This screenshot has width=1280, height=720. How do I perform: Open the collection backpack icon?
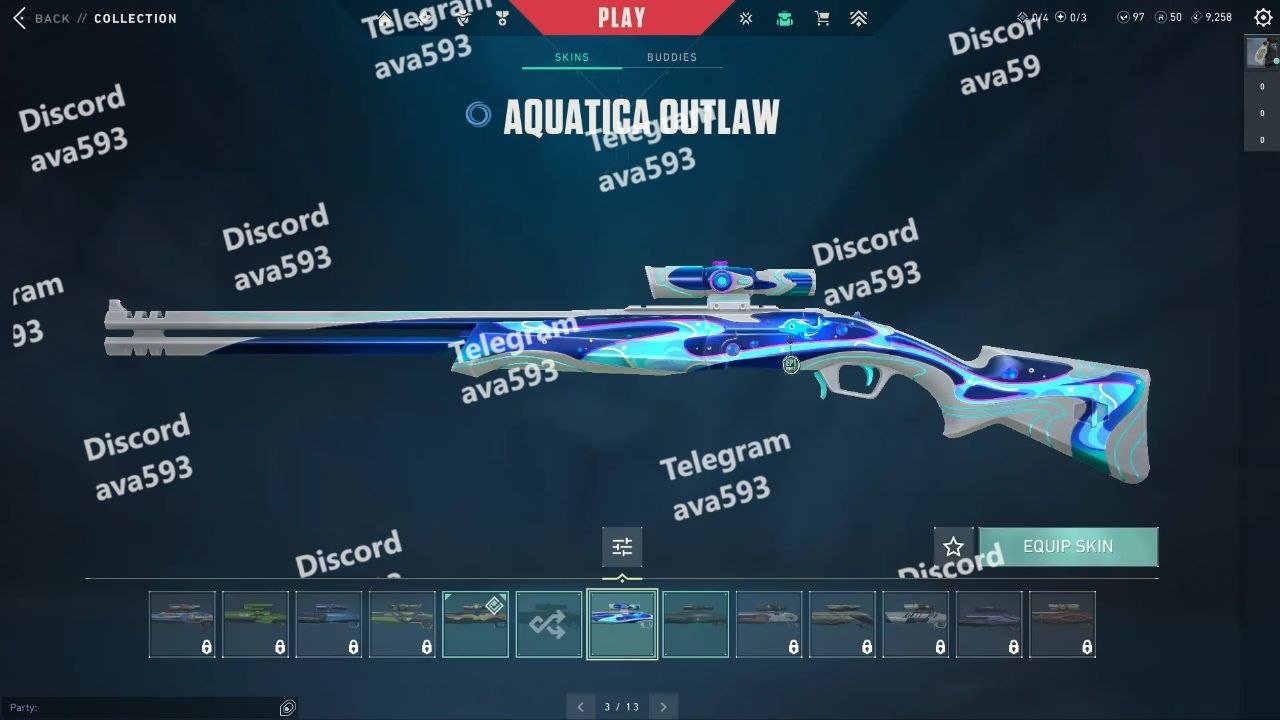coord(784,18)
